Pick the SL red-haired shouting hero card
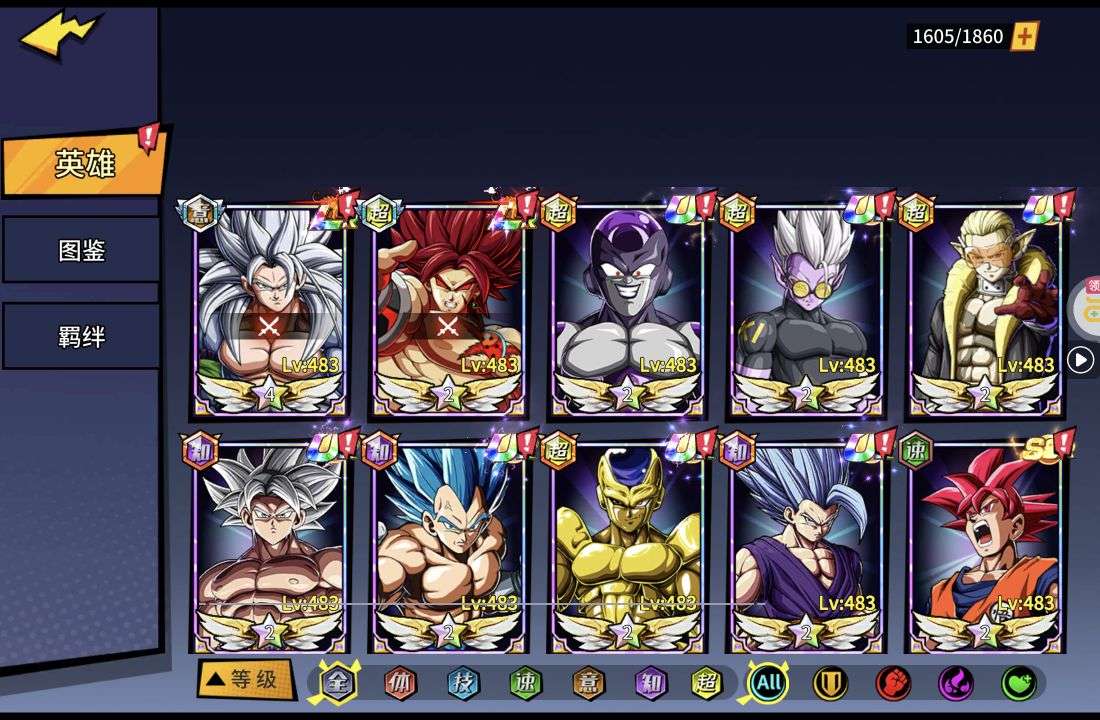The image size is (1100, 720). pos(986,545)
